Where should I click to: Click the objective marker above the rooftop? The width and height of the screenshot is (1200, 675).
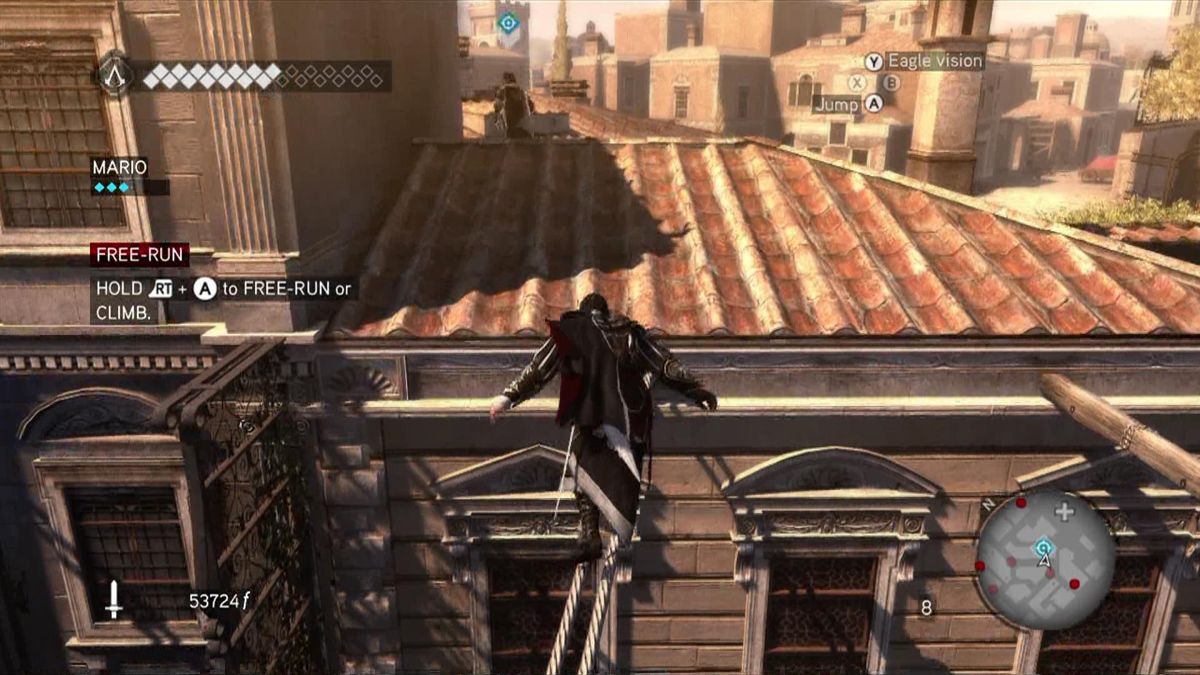508,22
